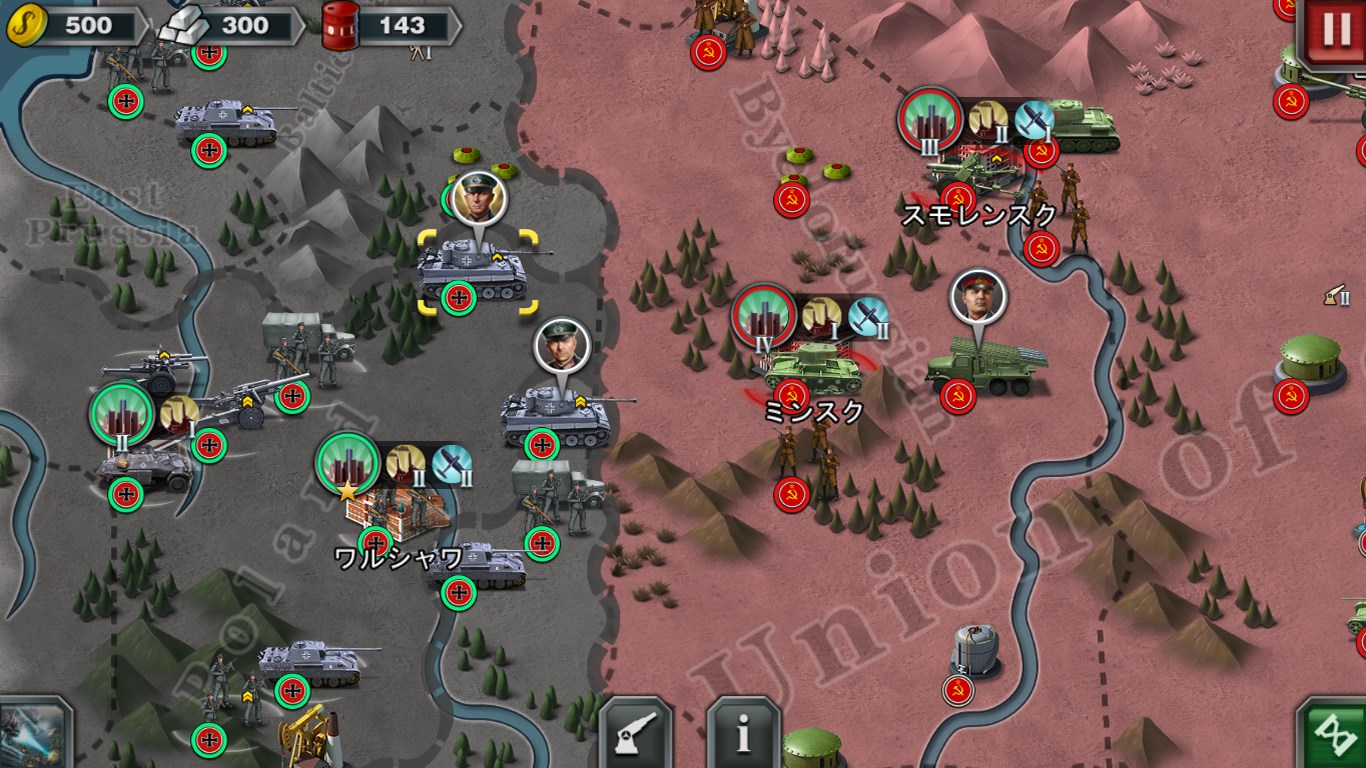Screen dimensions: 1366x768
Task: Select the tank inside the yellow selection brackets
Action: [x=472, y=270]
